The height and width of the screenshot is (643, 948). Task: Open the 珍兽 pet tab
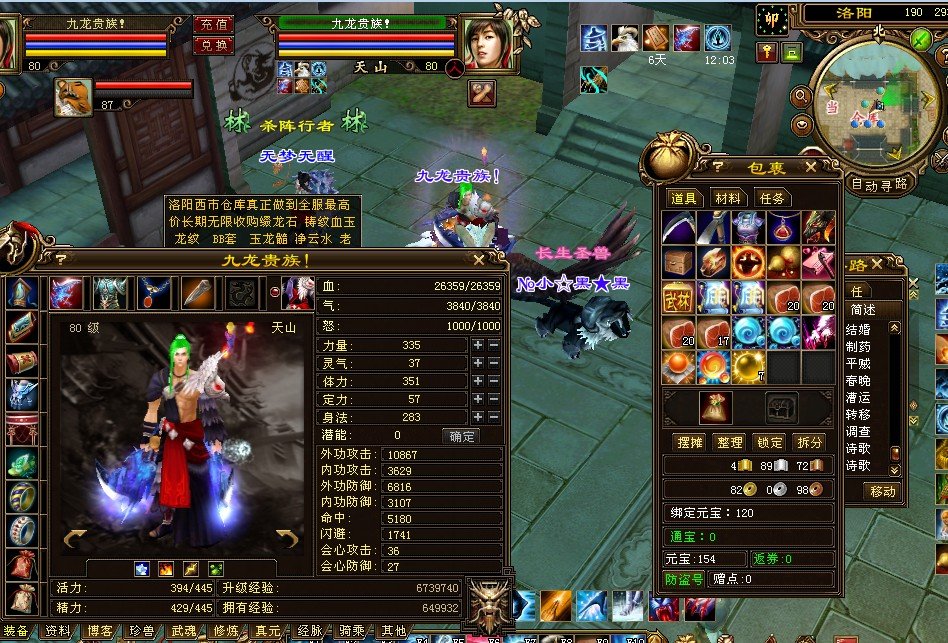[142, 632]
